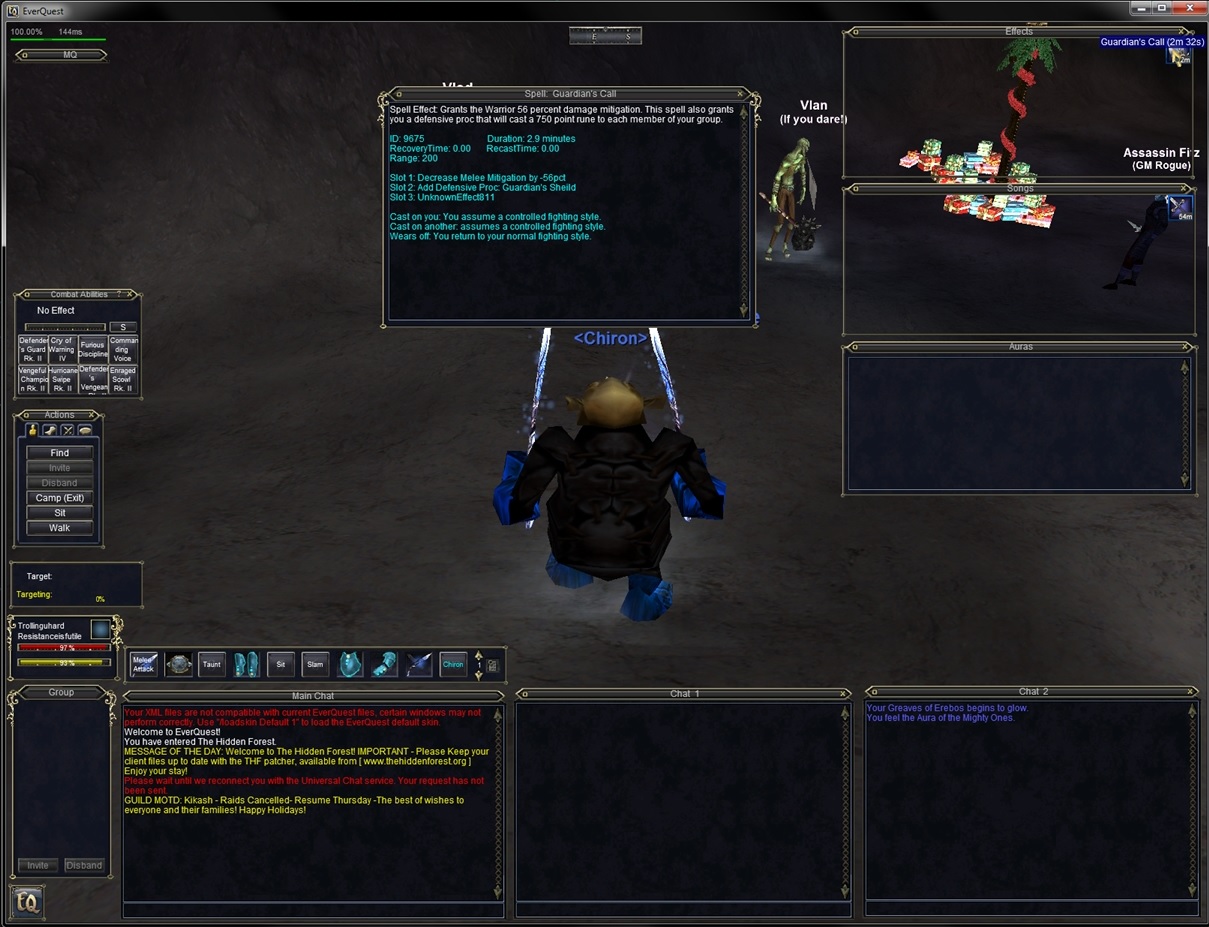Screen dimensions: 1209x927
Task: Use the Taunt hotbar button
Action: click(x=212, y=664)
